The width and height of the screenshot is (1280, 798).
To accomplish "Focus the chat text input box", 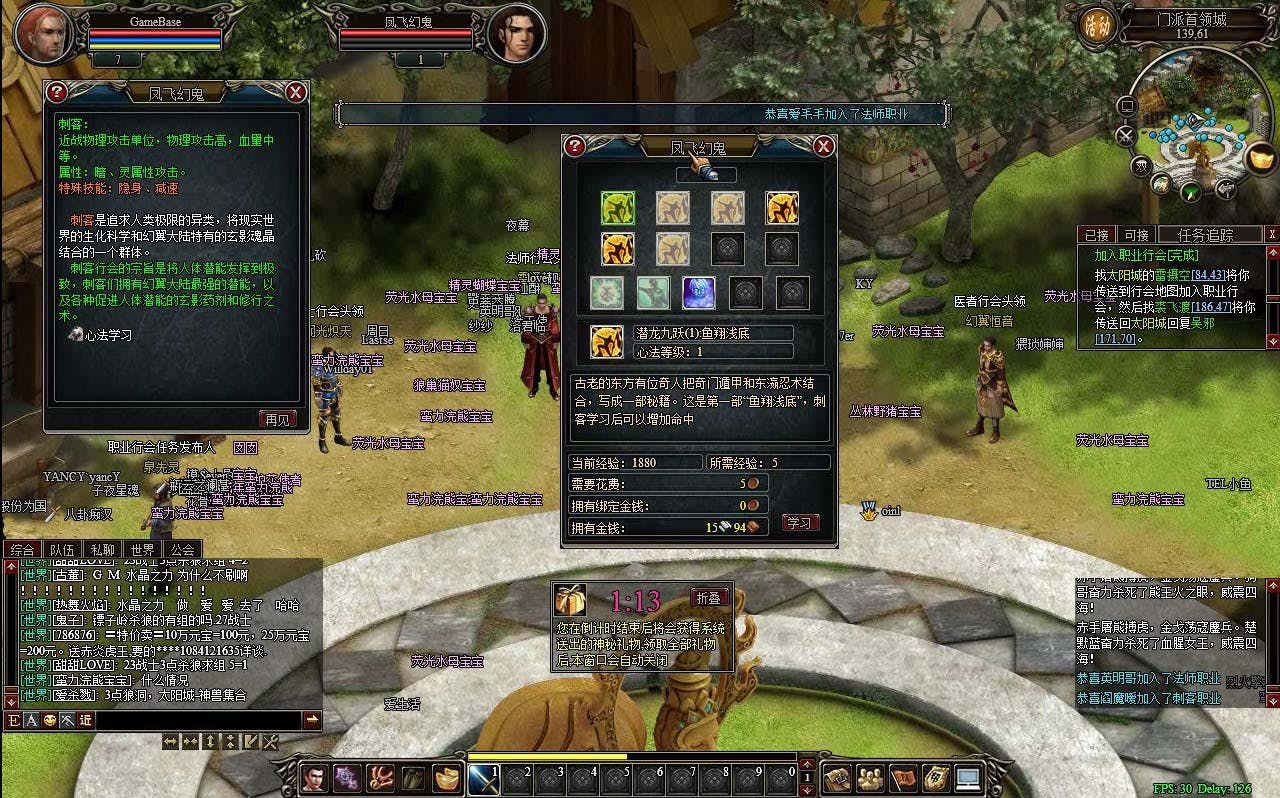I will [200, 720].
